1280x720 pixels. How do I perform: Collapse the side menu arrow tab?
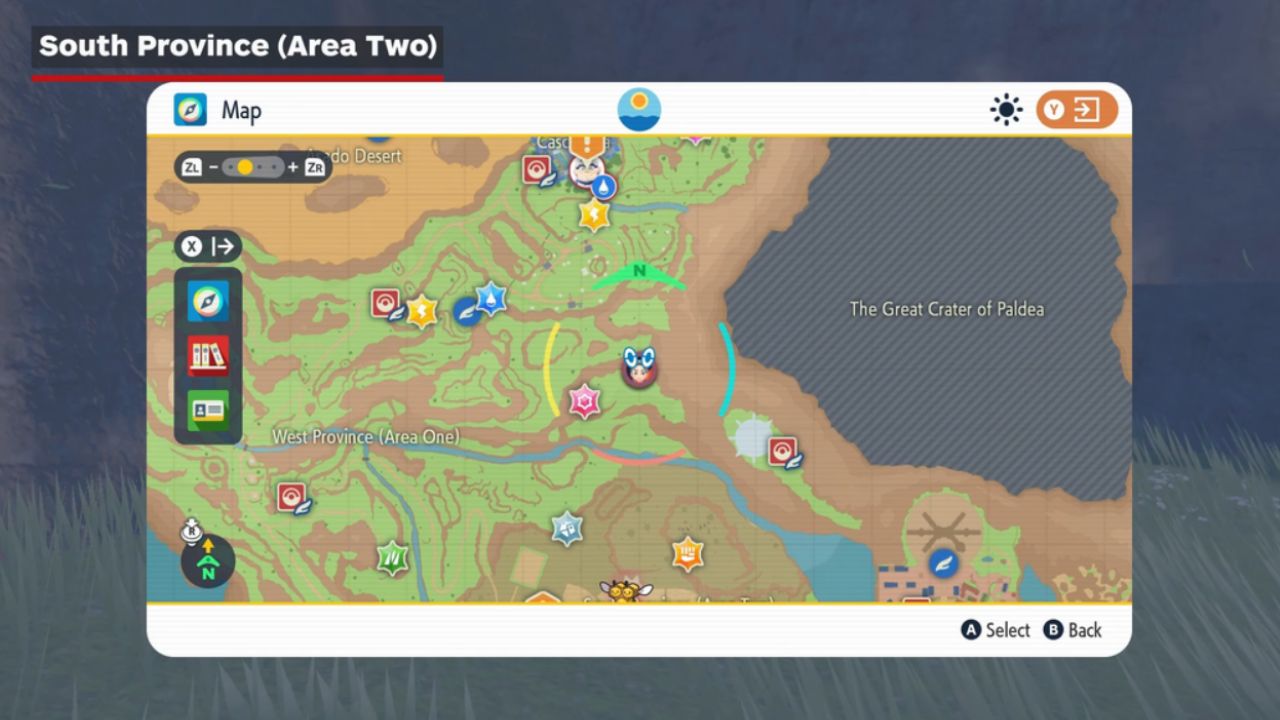tap(208, 246)
